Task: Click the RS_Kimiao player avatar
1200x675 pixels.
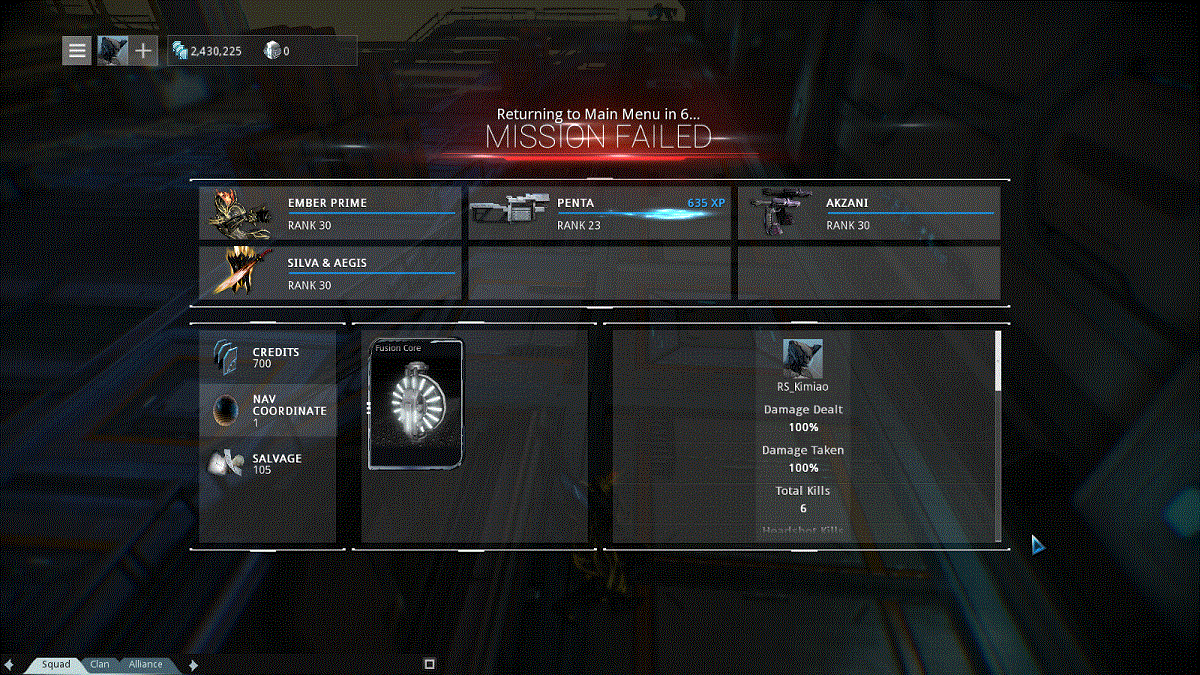Action: click(802, 357)
